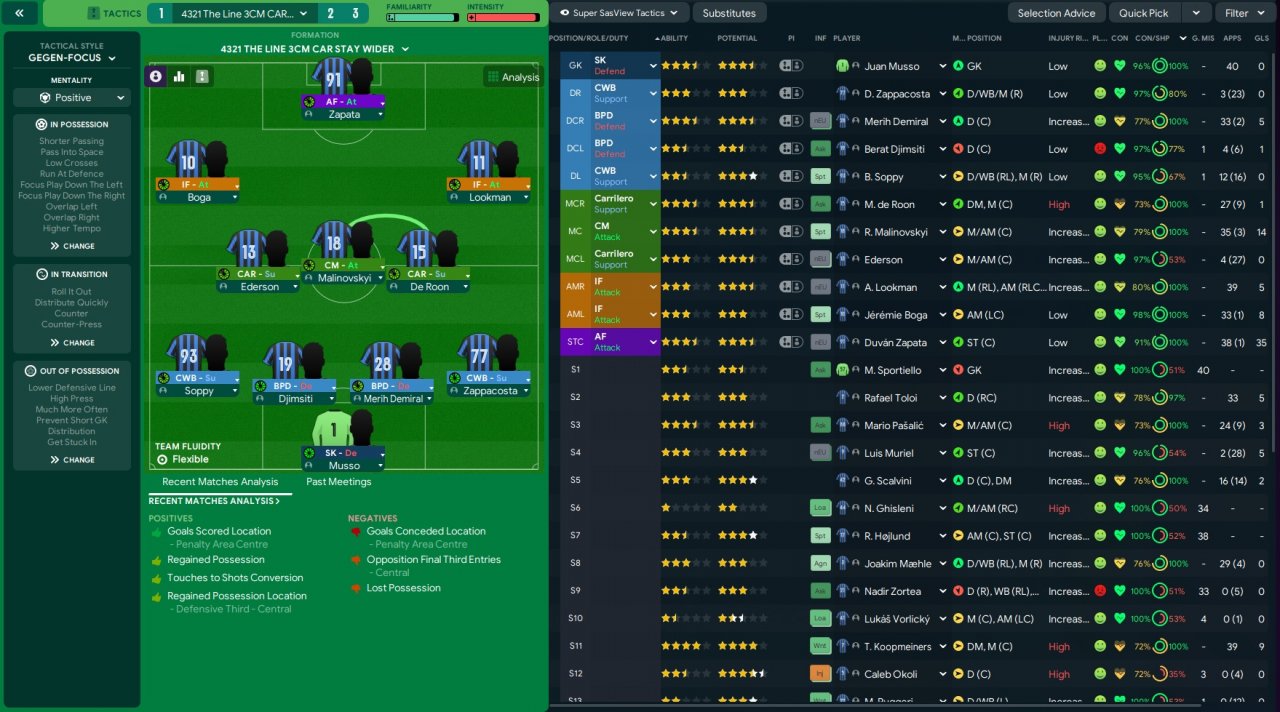Open Selection Advice
Viewport: 1280px width, 712px height.
(x=1056, y=13)
